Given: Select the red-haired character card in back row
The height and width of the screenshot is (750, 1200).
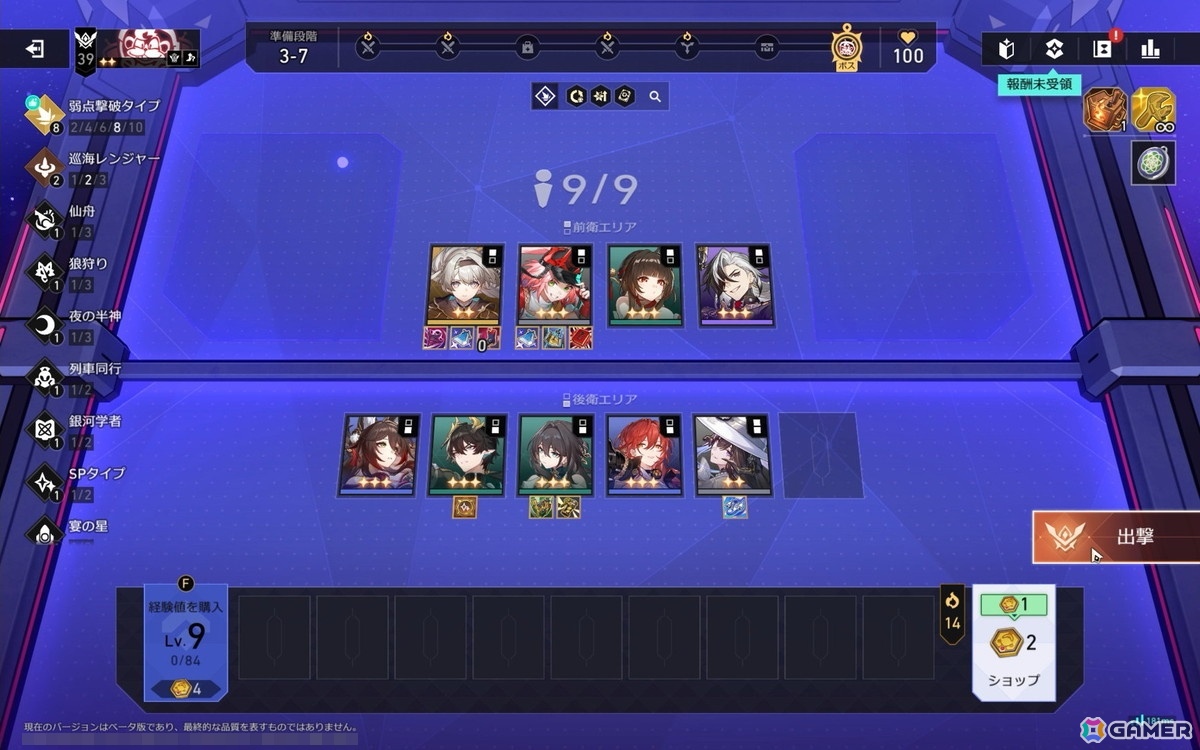Looking at the screenshot, I should click(x=645, y=453).
